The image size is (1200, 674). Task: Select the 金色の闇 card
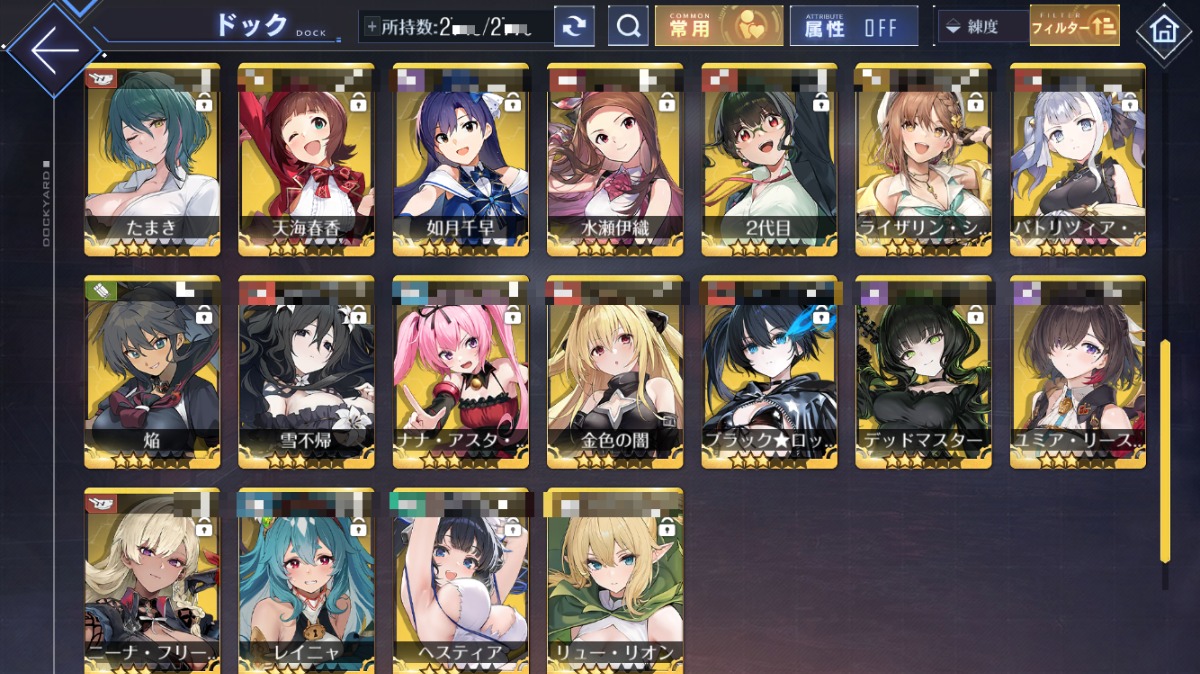(x=615, y=372)
